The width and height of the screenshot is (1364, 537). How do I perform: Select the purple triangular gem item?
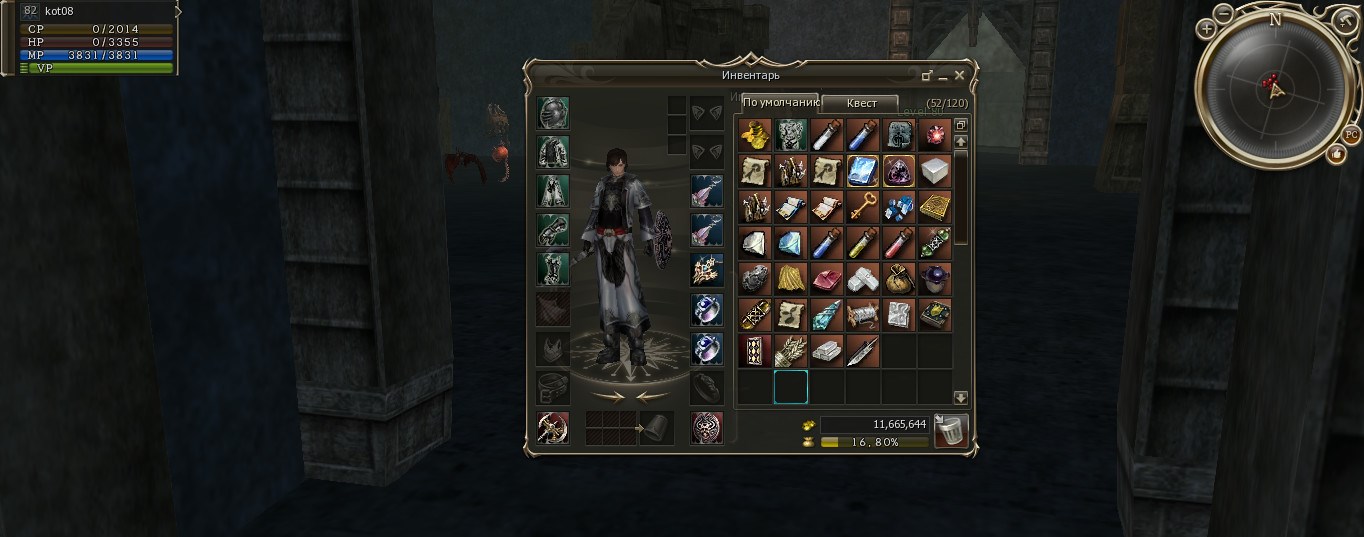(899, 171)
